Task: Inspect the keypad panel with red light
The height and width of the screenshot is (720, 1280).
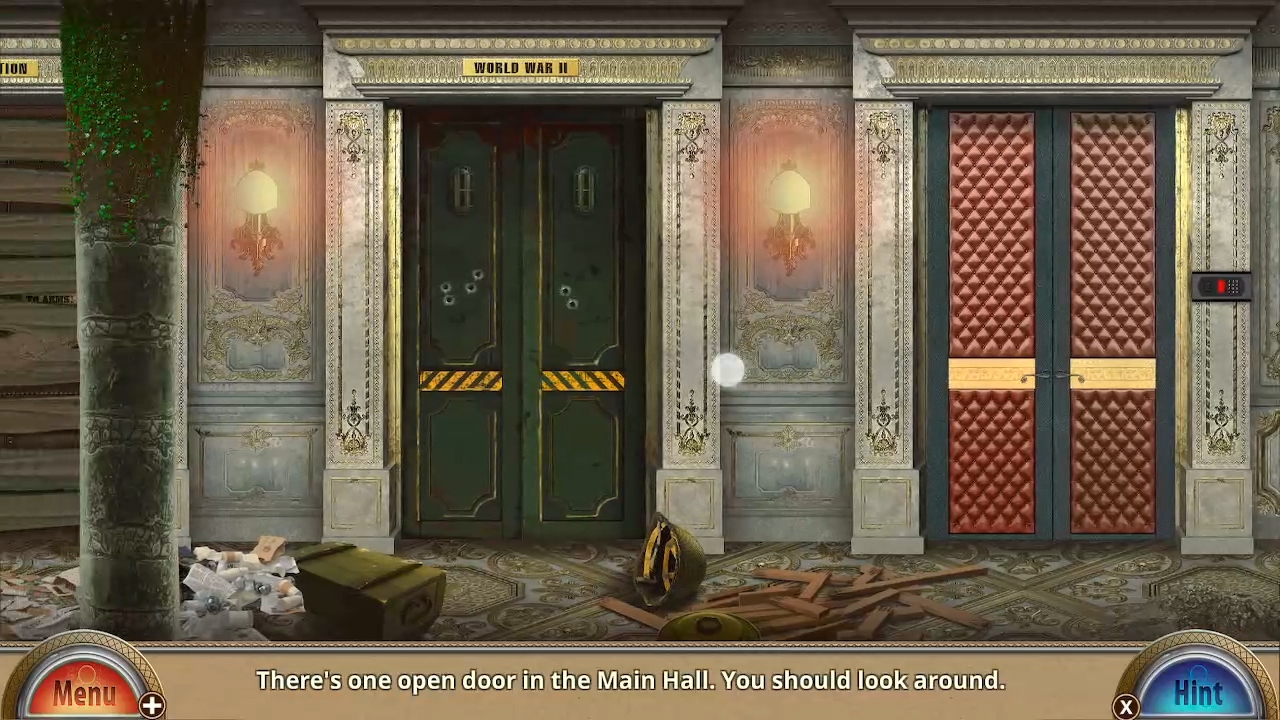Action: pyautogui.click(x=1223, y=287)
